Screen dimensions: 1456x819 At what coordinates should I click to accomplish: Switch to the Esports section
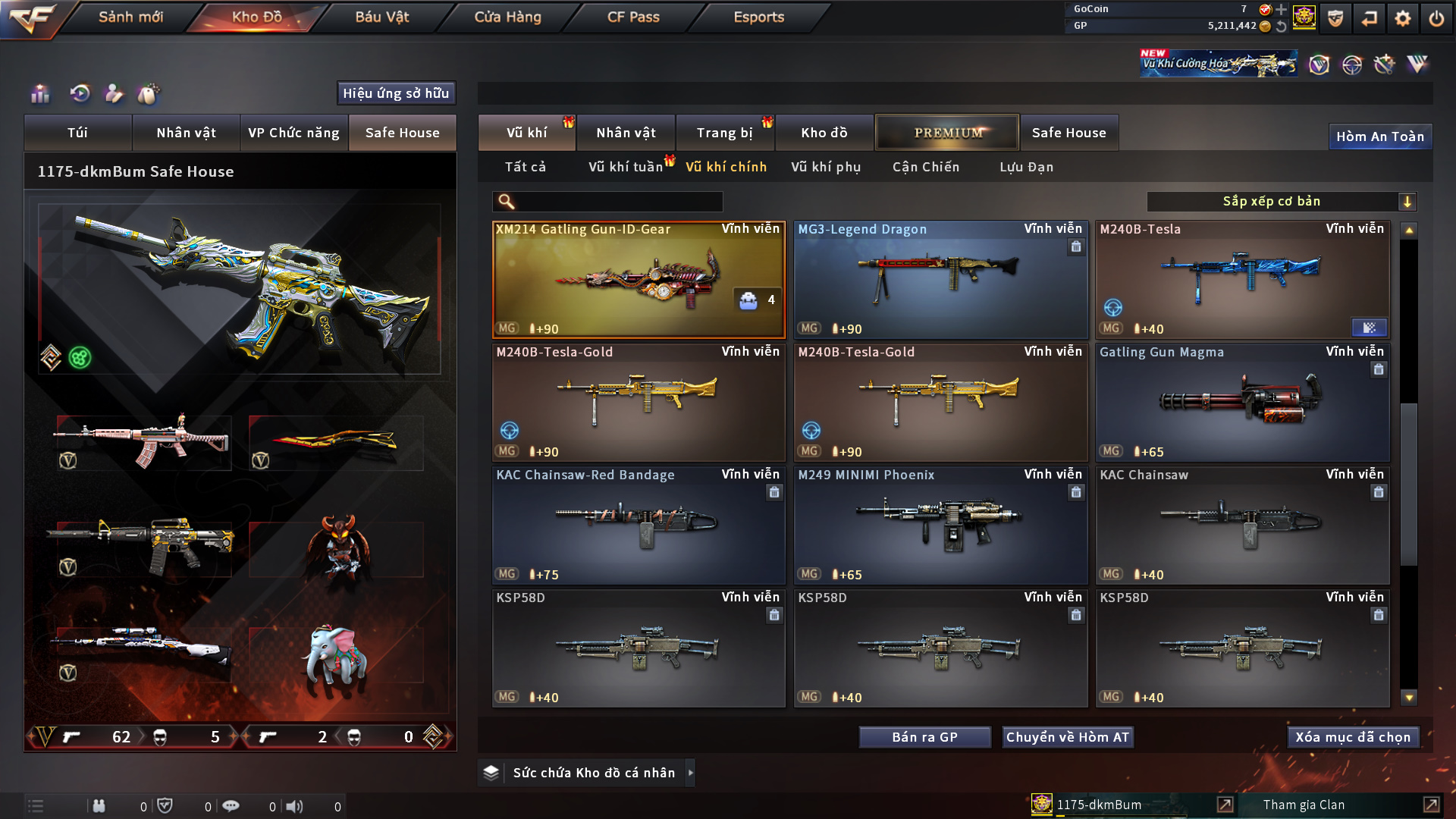pos(758,17)
